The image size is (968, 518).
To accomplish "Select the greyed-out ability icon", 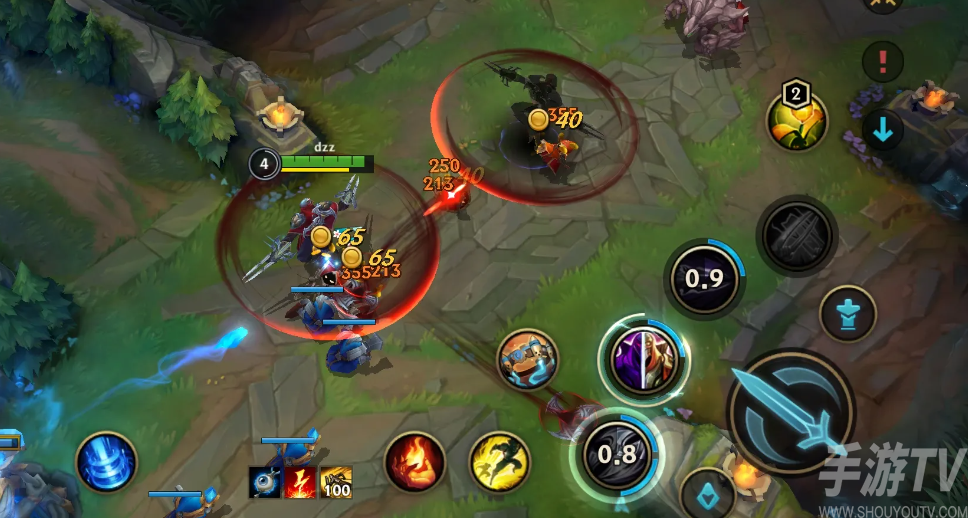I will point(796,236).
